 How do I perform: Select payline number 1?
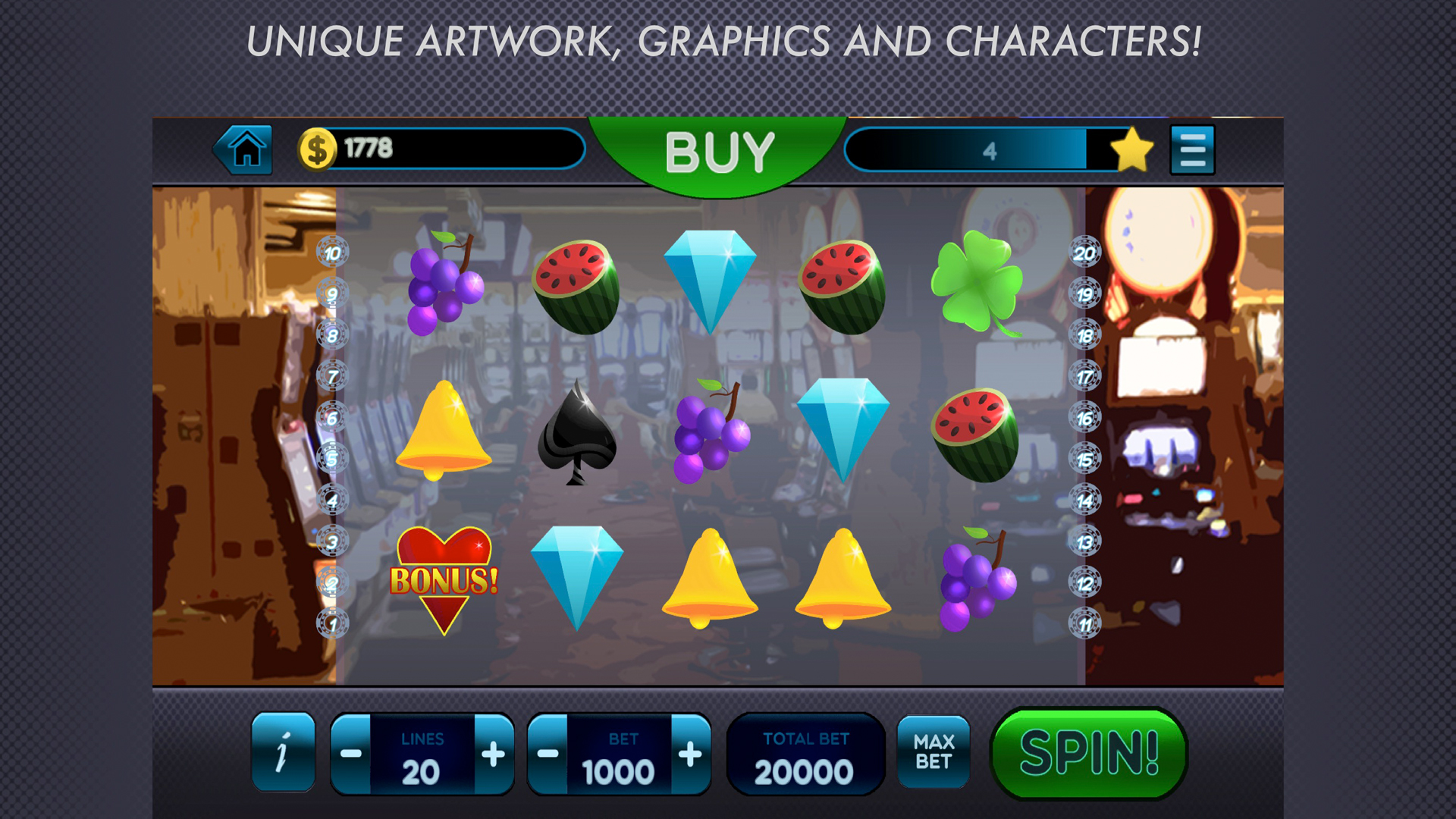point(331,622)
